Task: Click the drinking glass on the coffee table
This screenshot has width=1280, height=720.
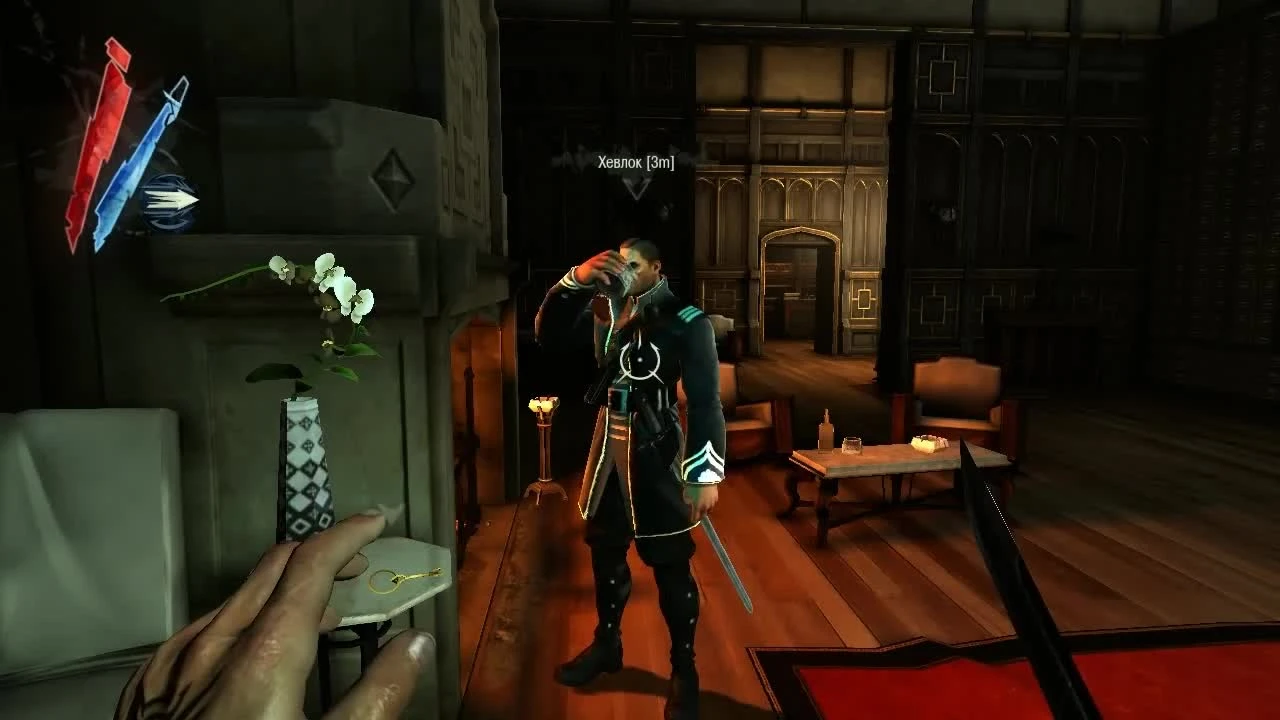Action: coord(852,444)
